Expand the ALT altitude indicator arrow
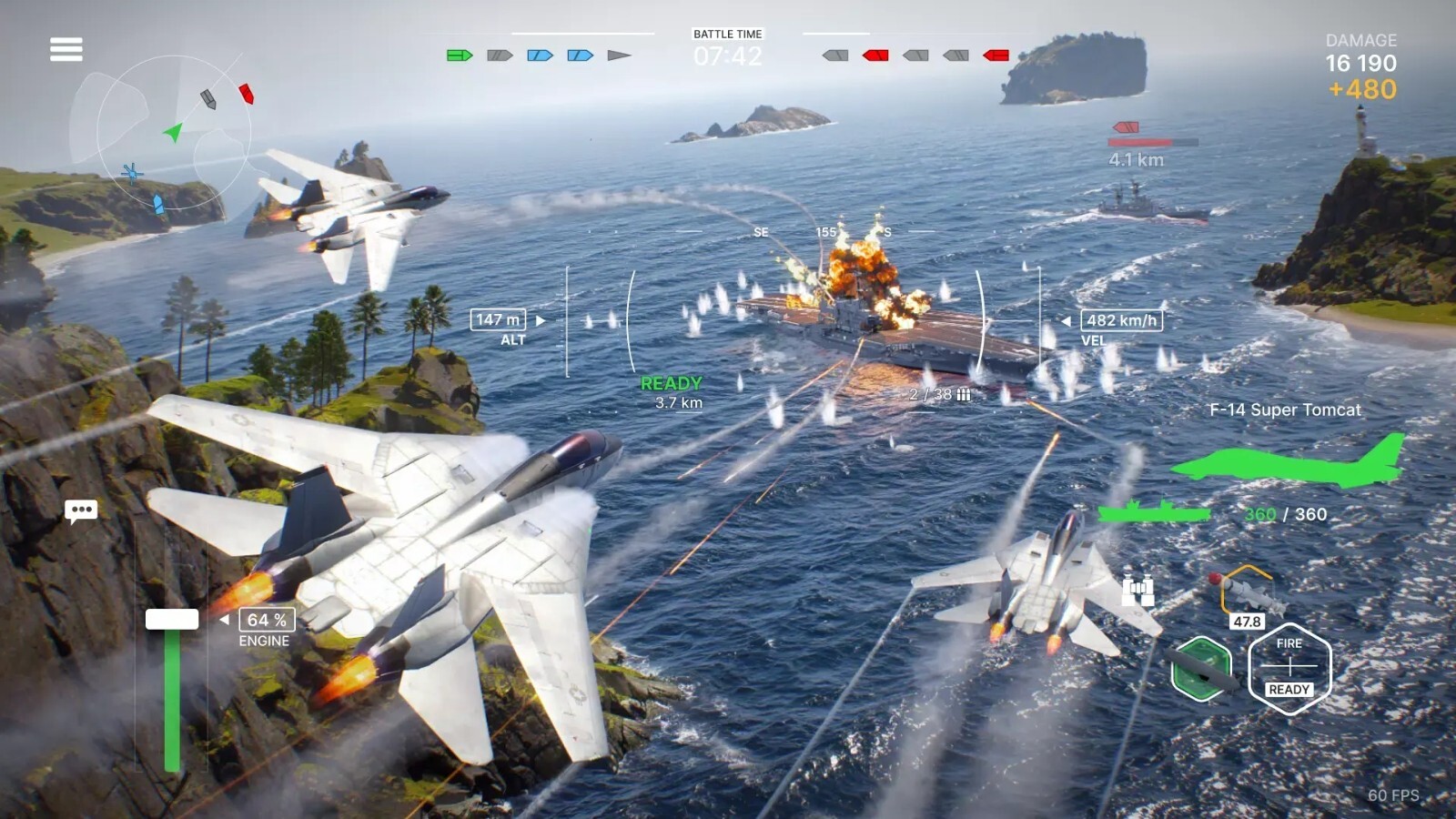Image resolution: width=1456 pixels, height=819 pixels. pyautogui.click(x=542, y=319)
